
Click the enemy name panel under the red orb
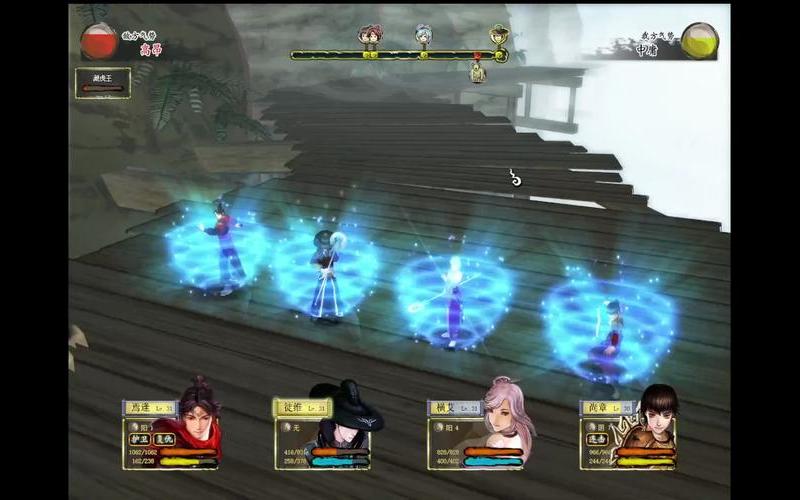tap(102, 83)
